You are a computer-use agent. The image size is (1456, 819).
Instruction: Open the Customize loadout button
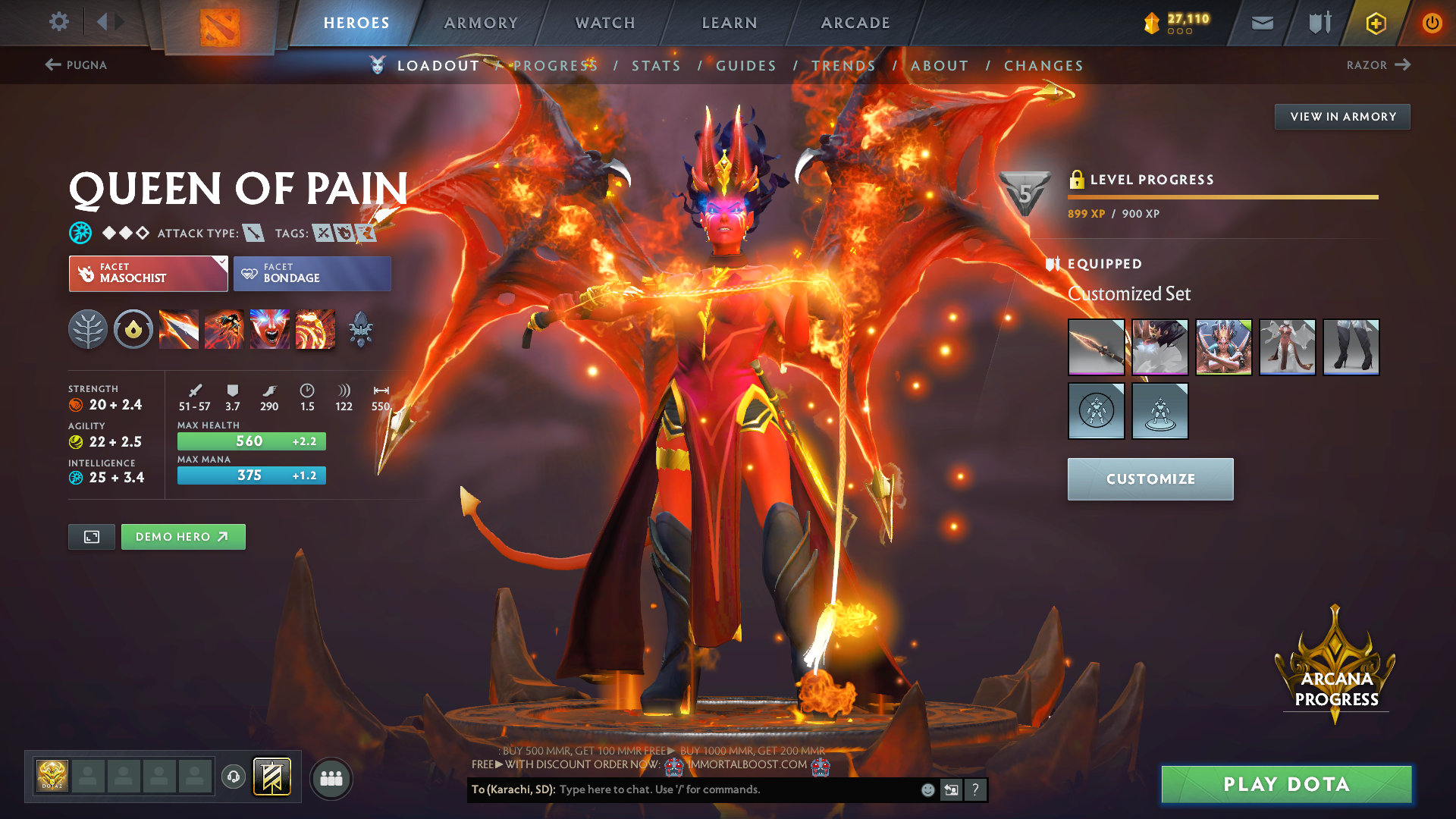1150,479
